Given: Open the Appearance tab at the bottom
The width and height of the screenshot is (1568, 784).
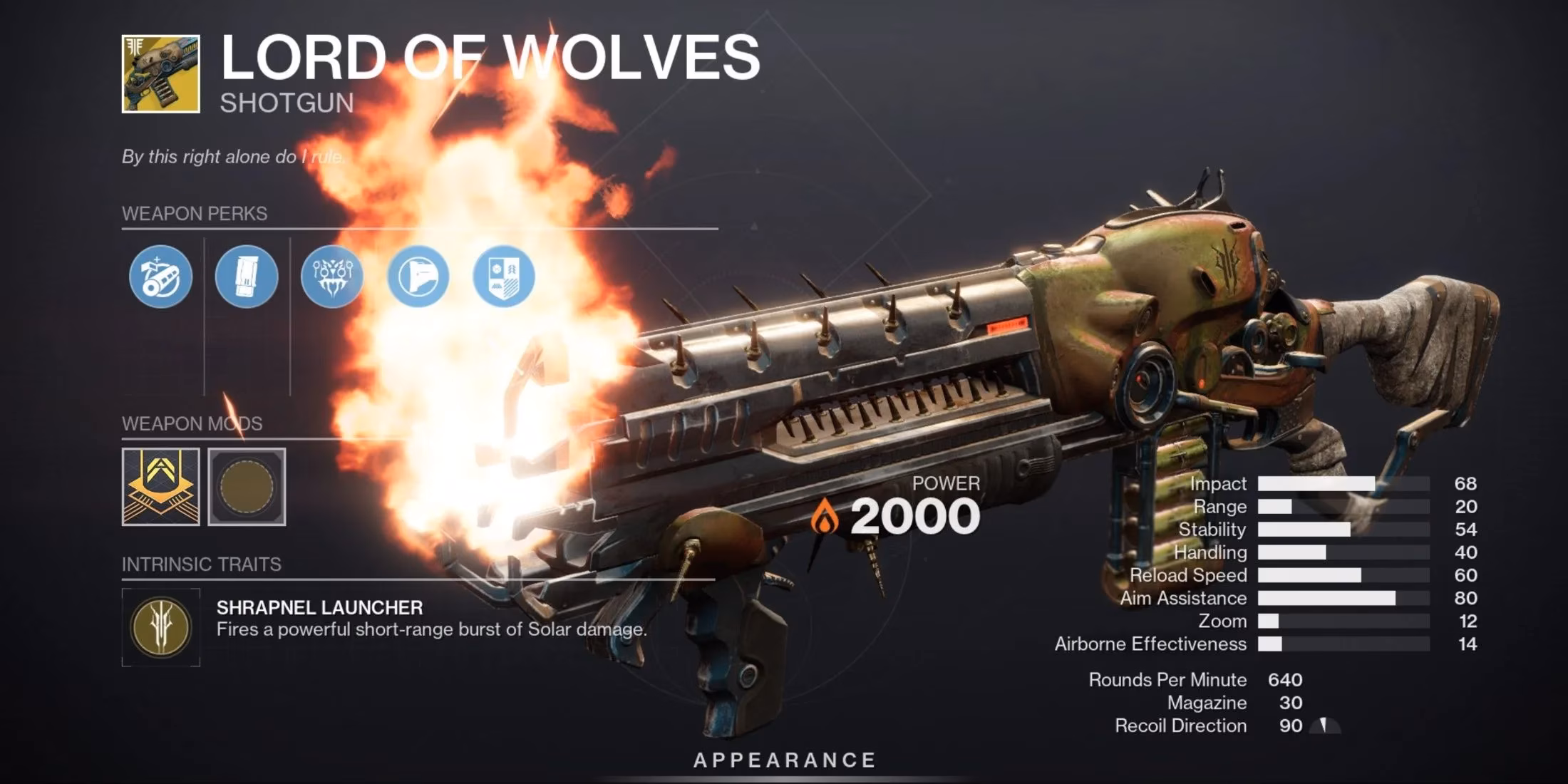Looking at the screenshot, I should click(x=784, y=760).
